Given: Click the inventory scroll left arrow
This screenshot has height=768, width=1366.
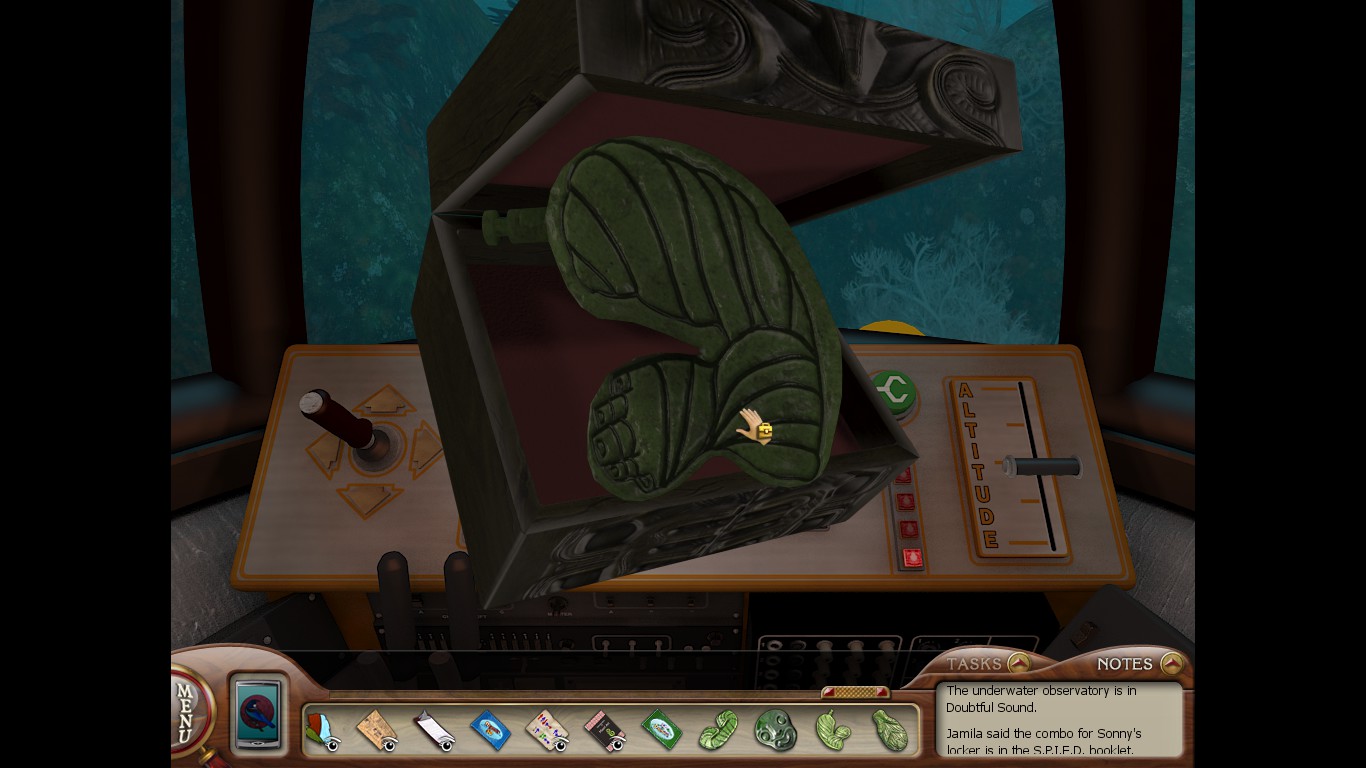Looking at the screenshot, I should 828,692.
